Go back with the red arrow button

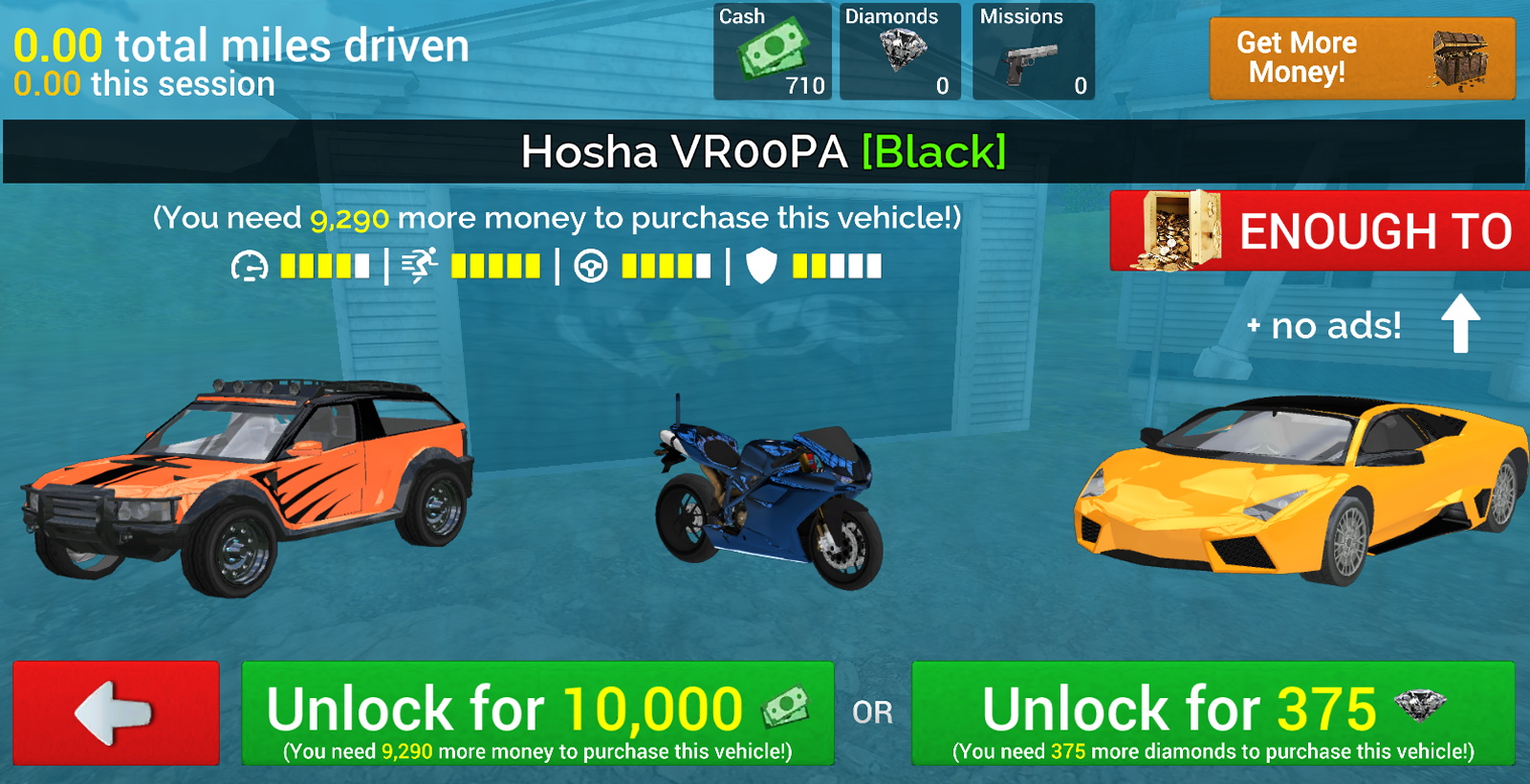pyautogui.click(x=116, y=712)
